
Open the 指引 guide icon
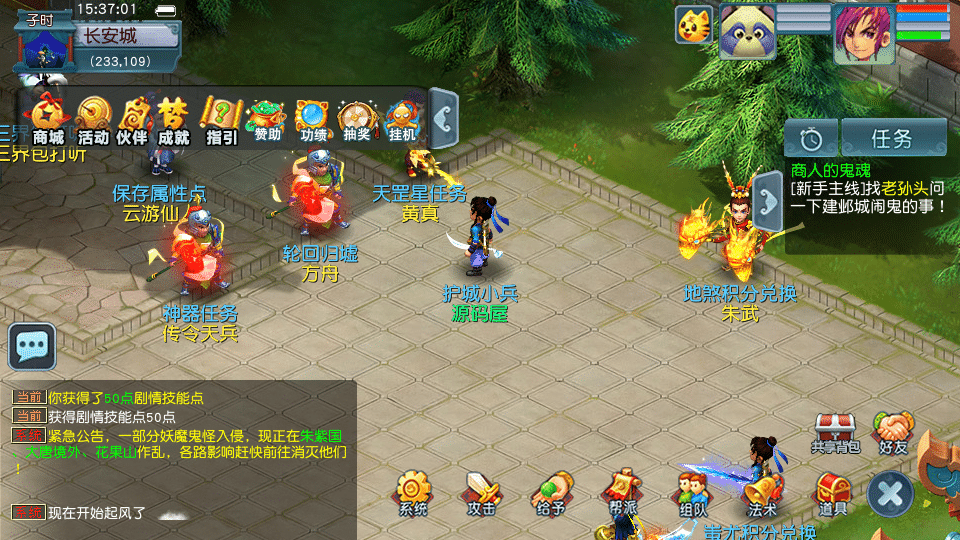(x=221, y=119)
